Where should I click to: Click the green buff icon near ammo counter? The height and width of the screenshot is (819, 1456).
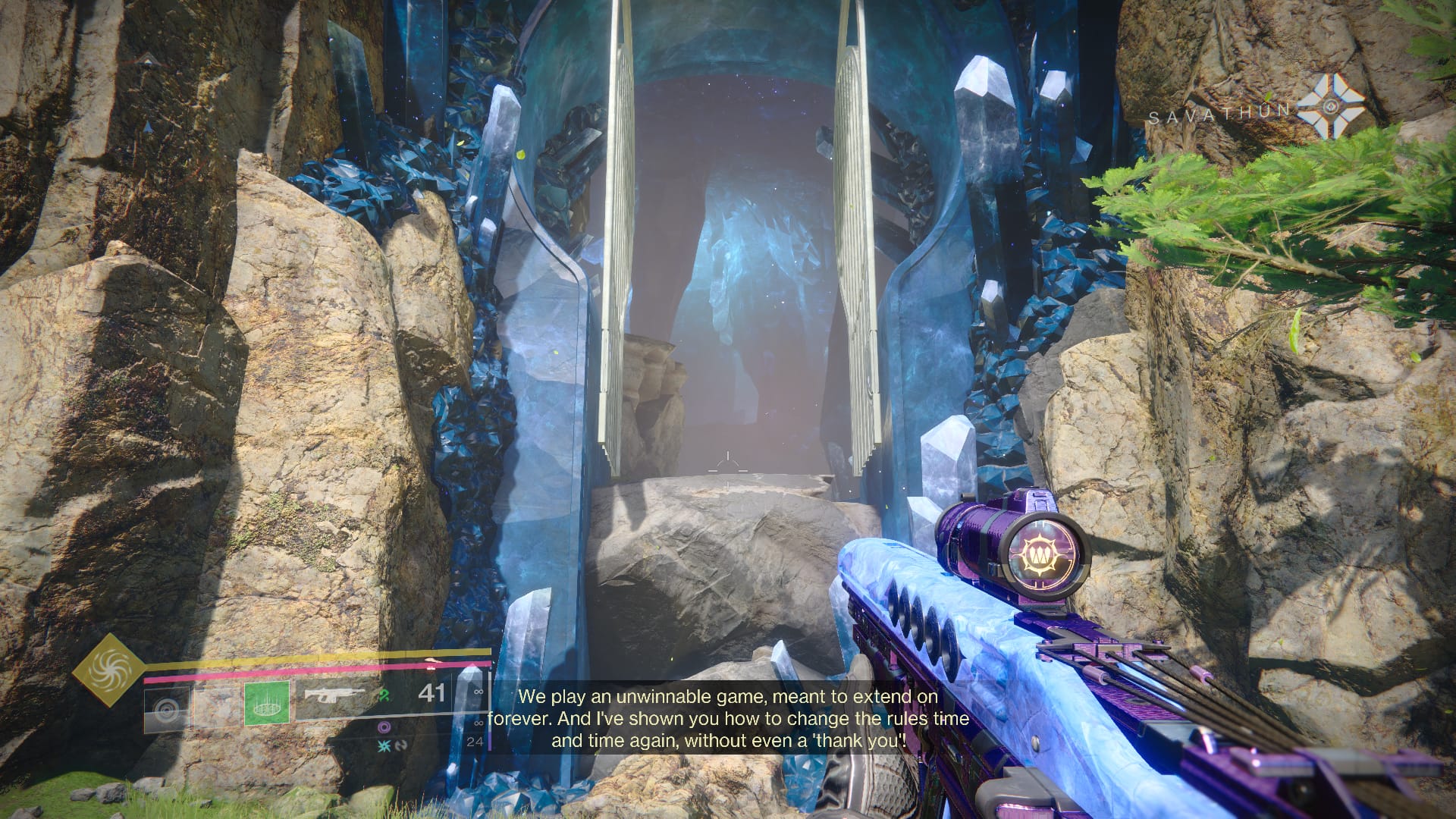[x=383, y=695]
